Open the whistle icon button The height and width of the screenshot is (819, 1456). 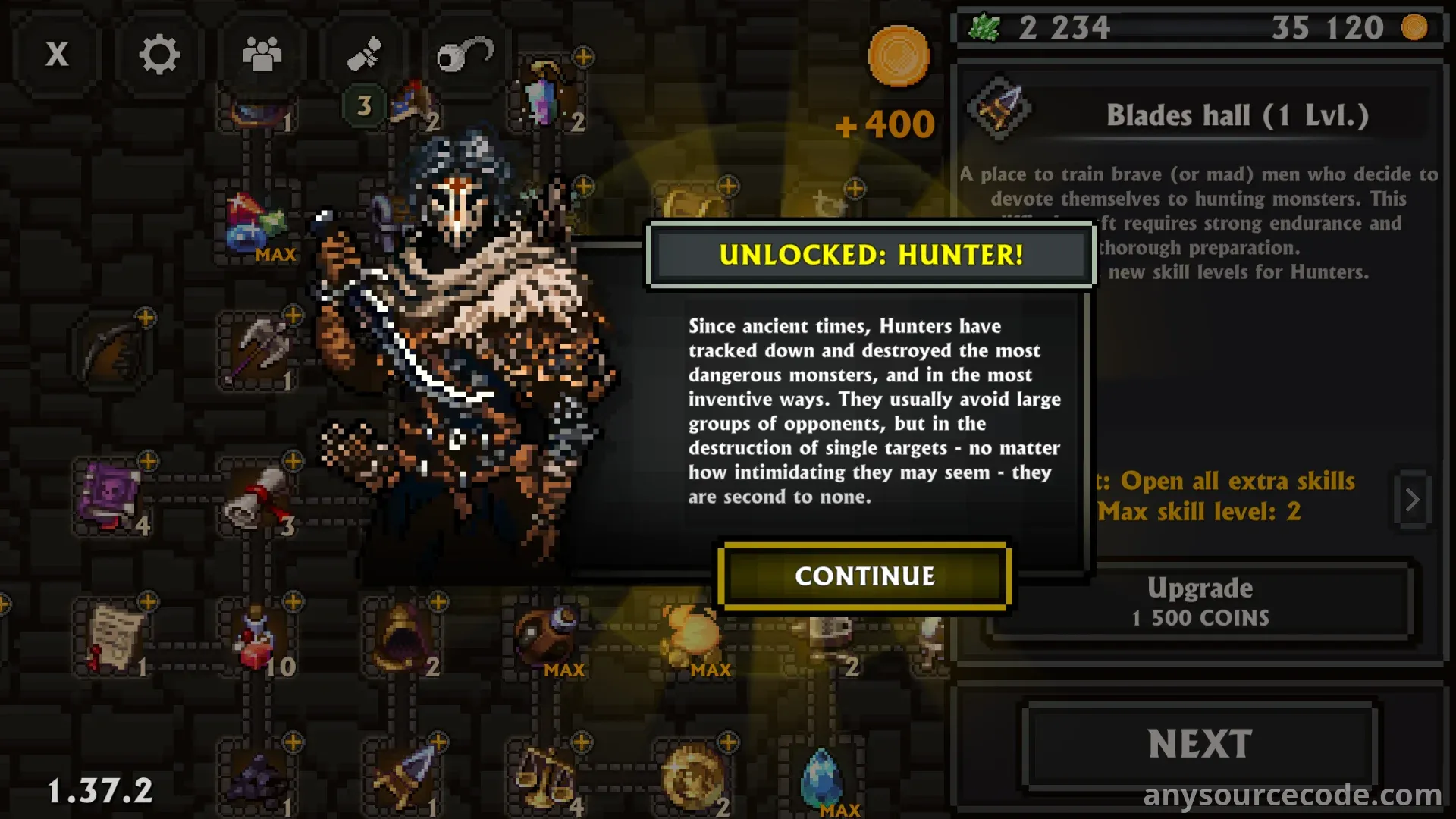[464, 55]
